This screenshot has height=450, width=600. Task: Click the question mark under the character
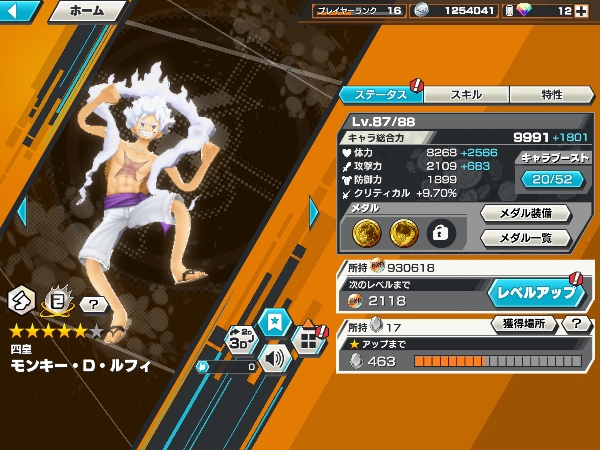click(x=93, y=304)
